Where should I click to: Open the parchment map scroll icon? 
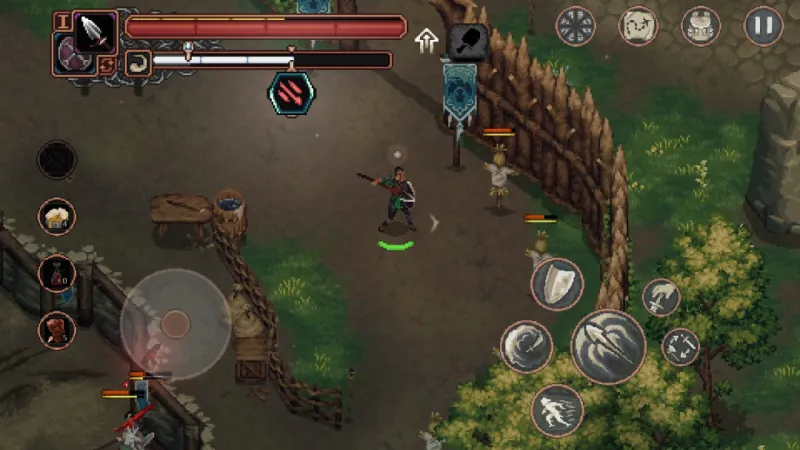pyautogui.click(x=638, y=25)
